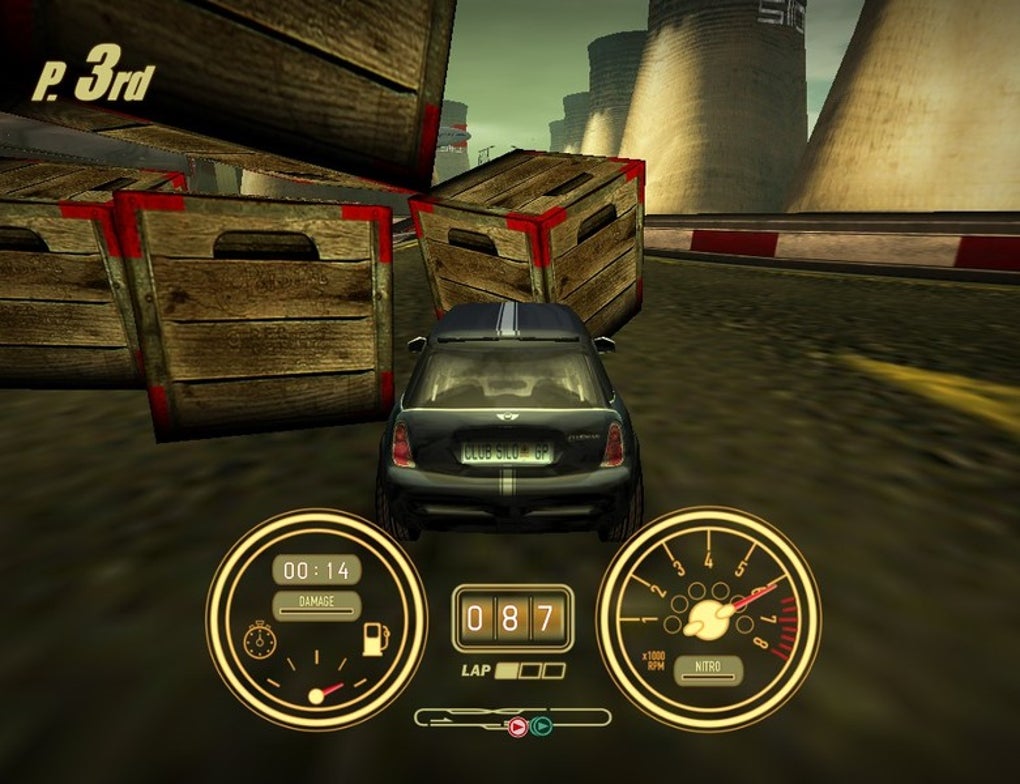Click the track progress bar
Image resolution: width=1020 pixels, height=784 pixels.
point(512,717)
